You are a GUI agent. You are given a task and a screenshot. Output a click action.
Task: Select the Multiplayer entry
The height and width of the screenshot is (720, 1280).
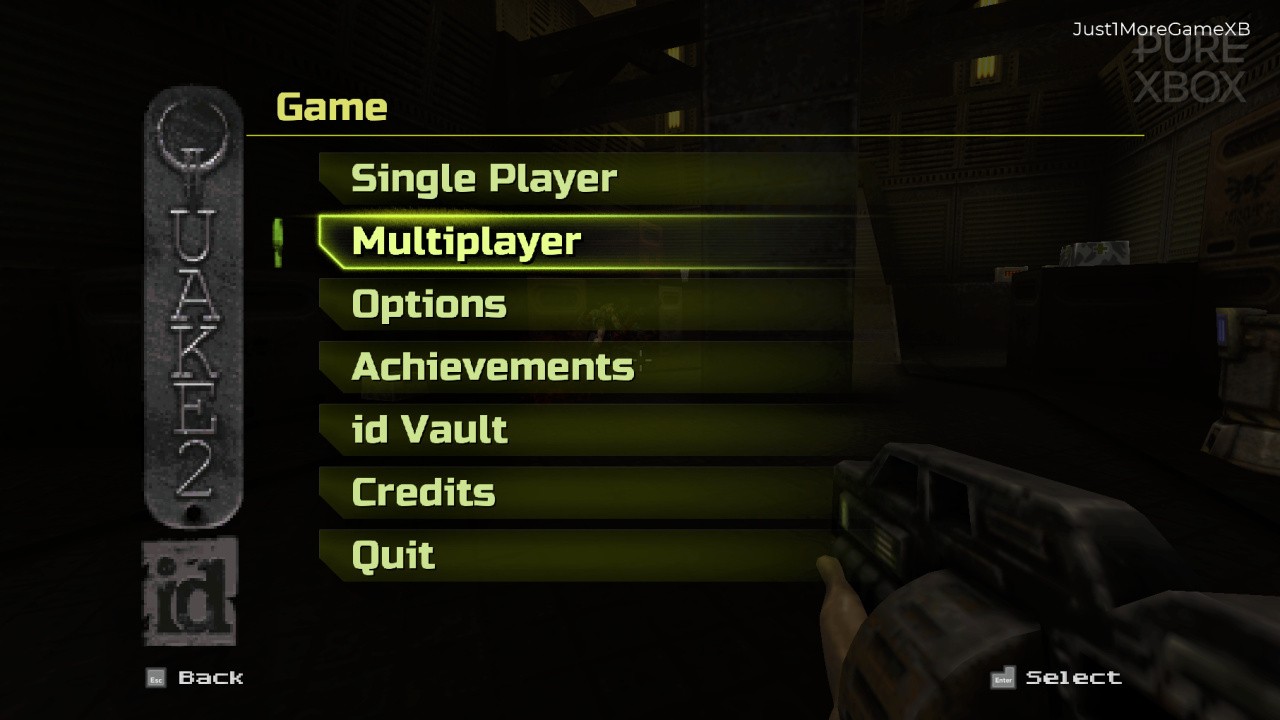point(465,240)
